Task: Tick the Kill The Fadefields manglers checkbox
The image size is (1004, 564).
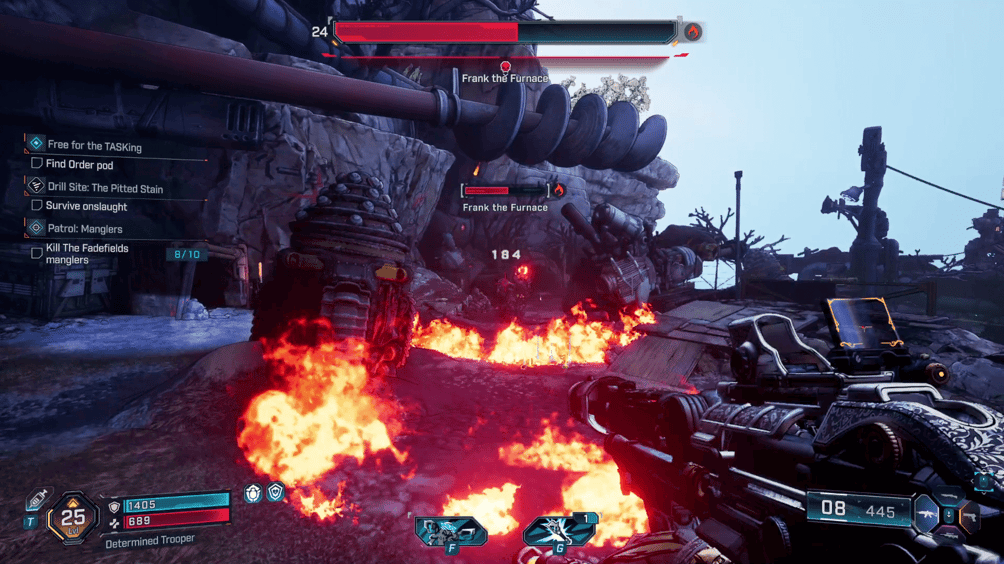Action: pyautogui.click(x=37, y=253)
